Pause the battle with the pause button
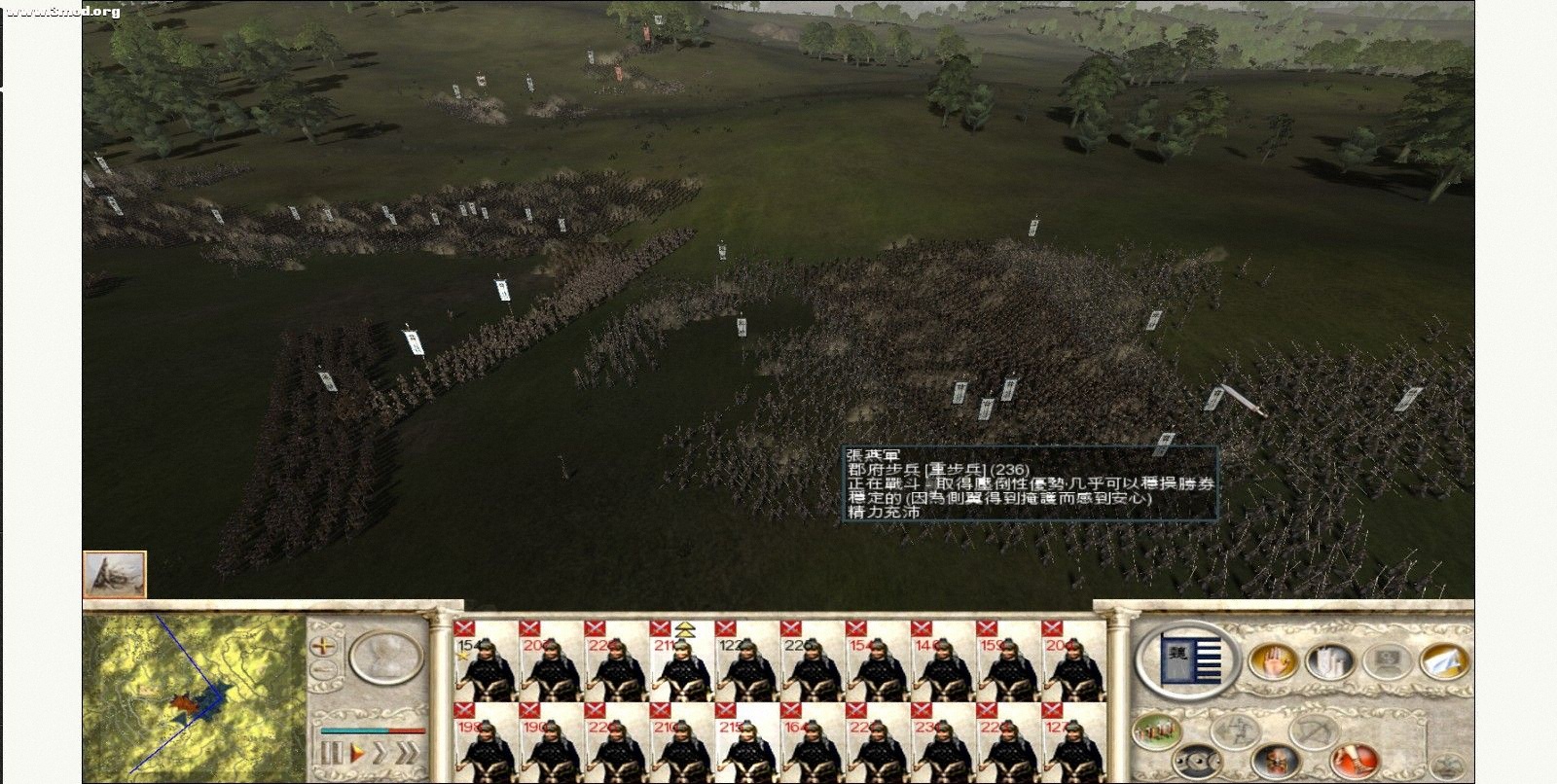 (x=334, y=753)
